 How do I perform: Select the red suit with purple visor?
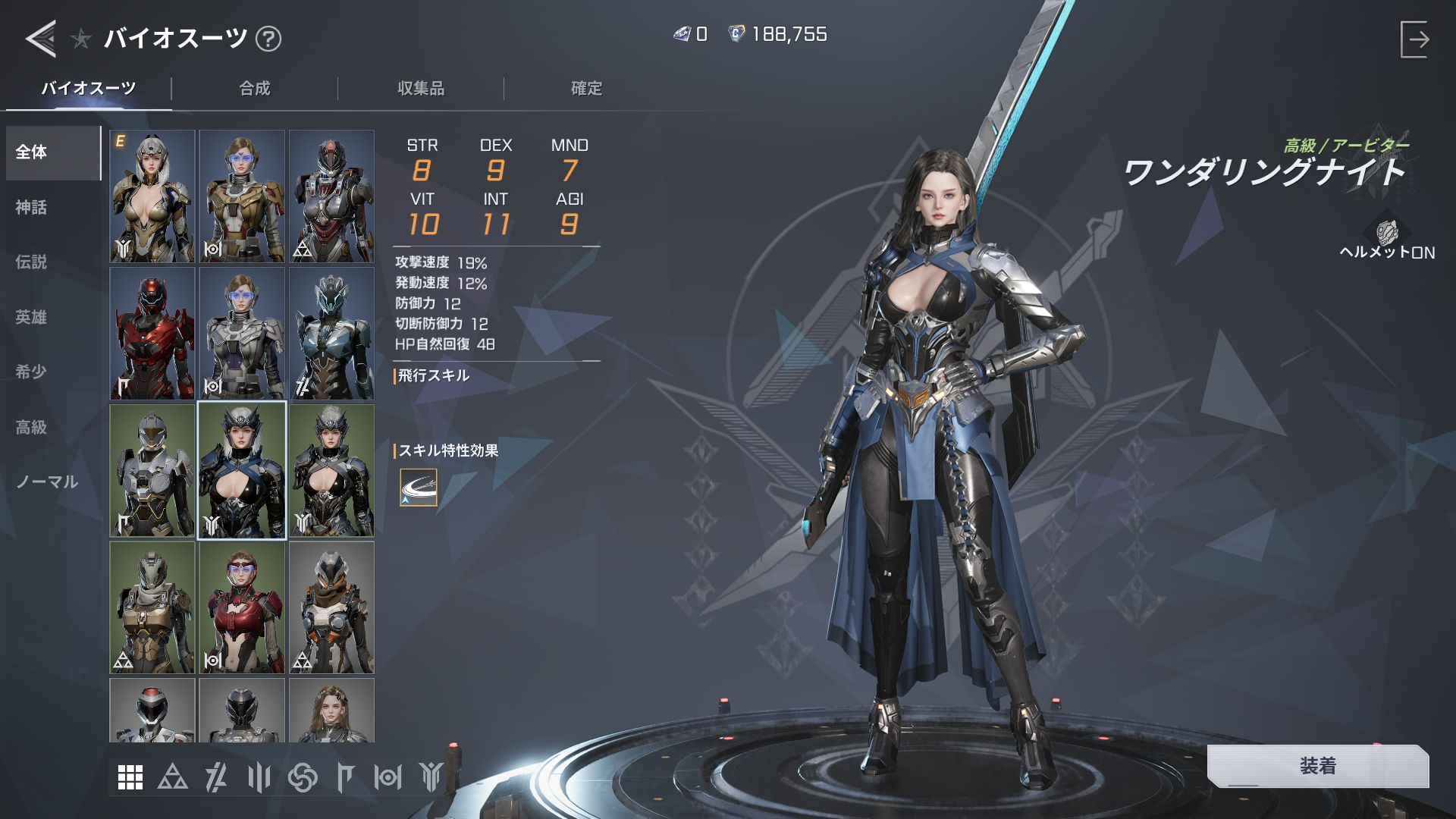242,607
